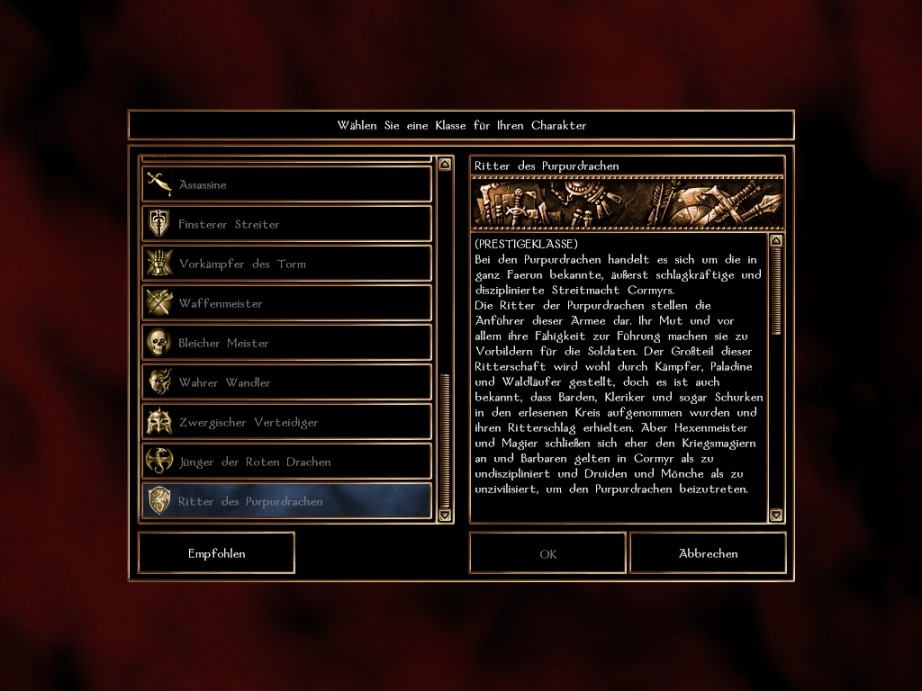922x691 pixels.
Task: Click the class list's down arrow
Action: 445,515
